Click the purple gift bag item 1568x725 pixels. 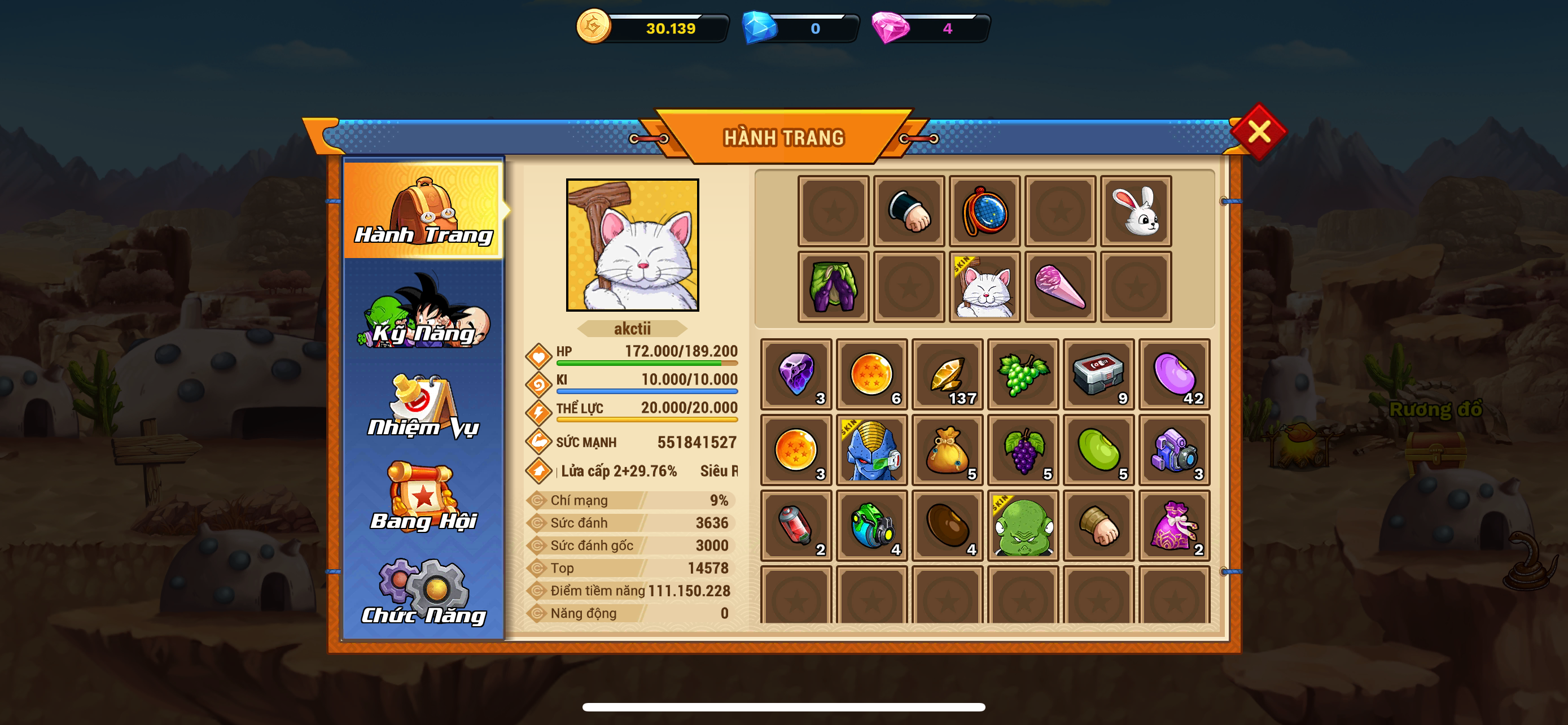[1174, 525]
